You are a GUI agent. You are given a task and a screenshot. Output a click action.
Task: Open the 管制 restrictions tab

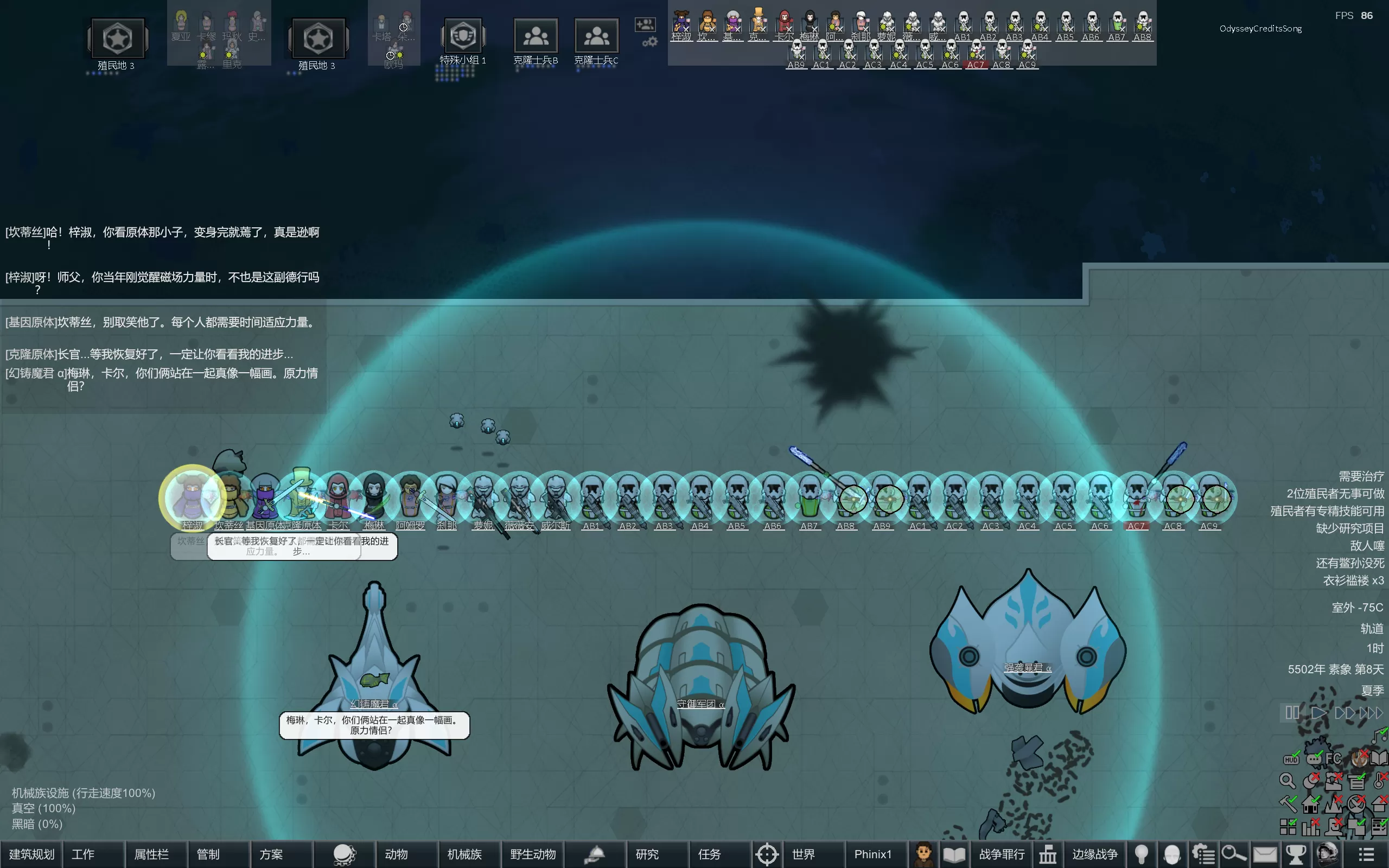pyautogui.click(x=208, y=854)
